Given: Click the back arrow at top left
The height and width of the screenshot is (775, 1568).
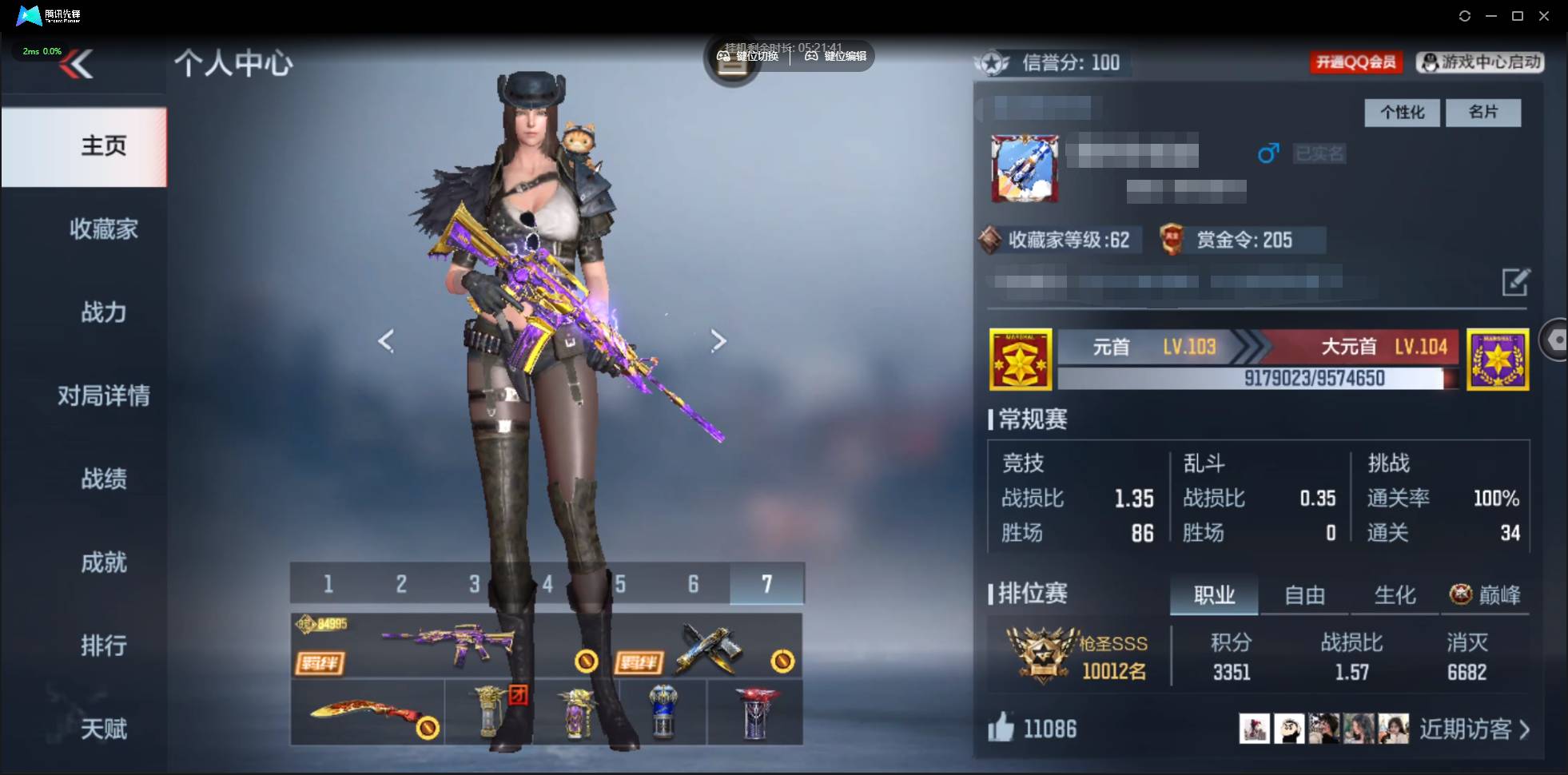Looking at the screenshot, I should point(78,64).
